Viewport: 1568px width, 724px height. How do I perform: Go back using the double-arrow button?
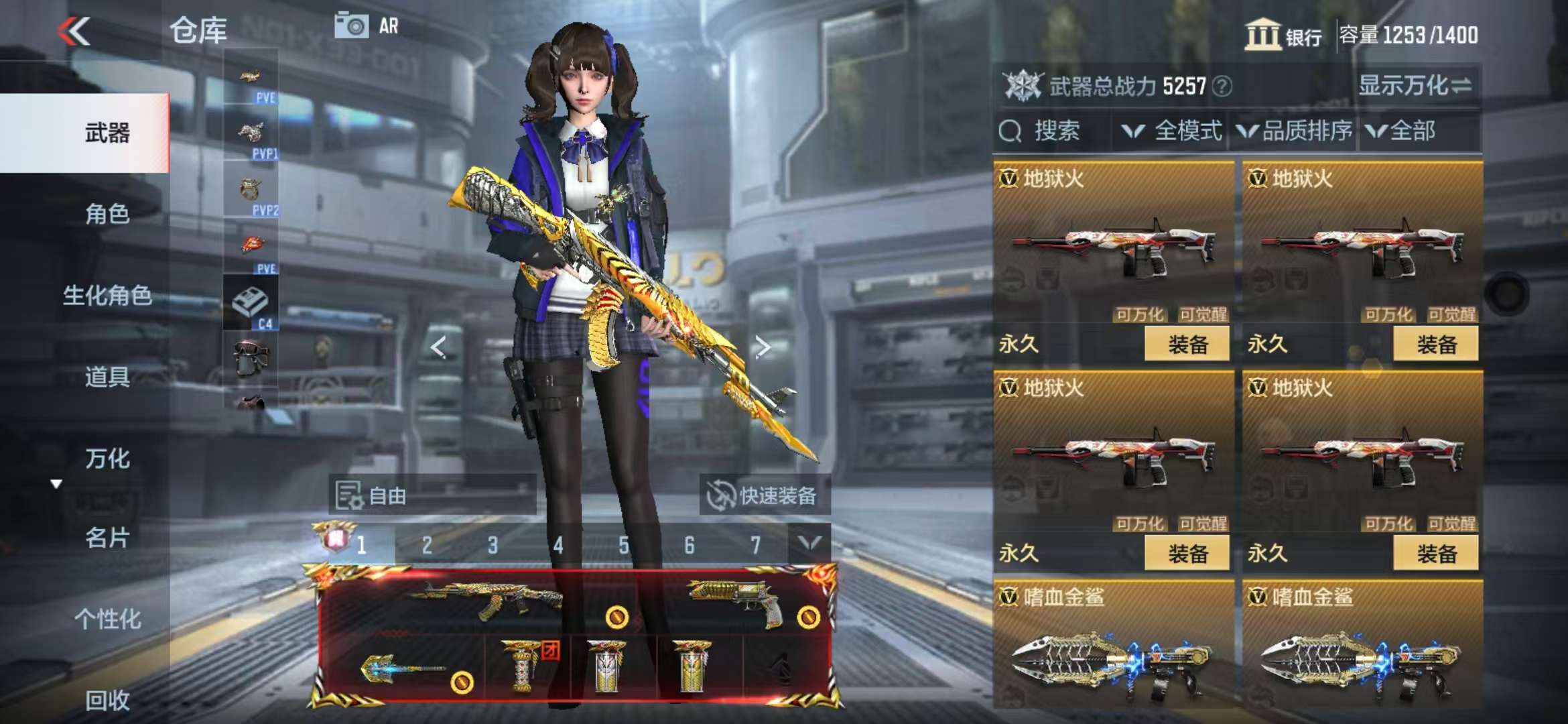tap(74, 32)
